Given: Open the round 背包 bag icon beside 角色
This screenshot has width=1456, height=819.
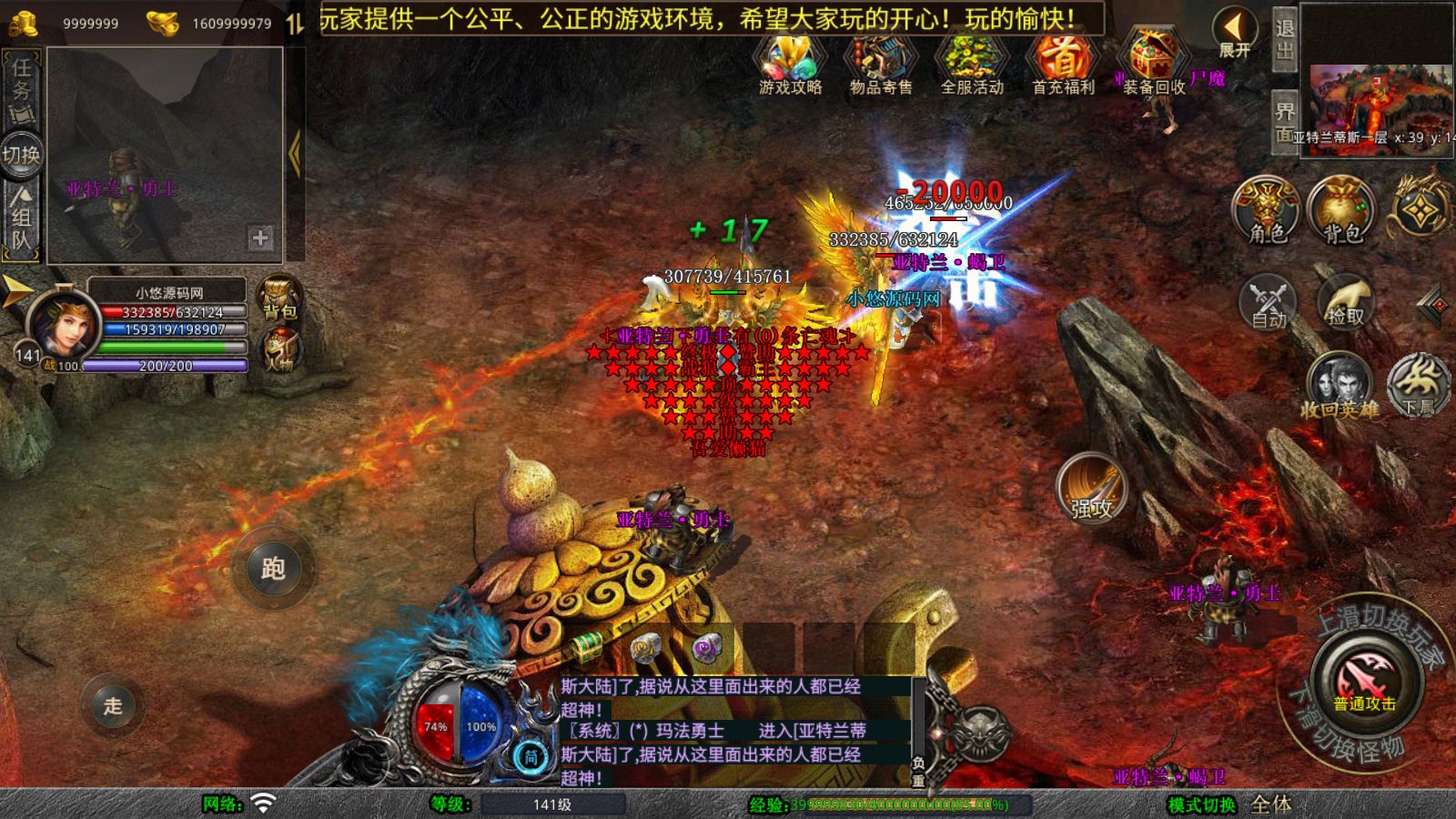Looking at the screenshot, I should [x=1342, y=211].
